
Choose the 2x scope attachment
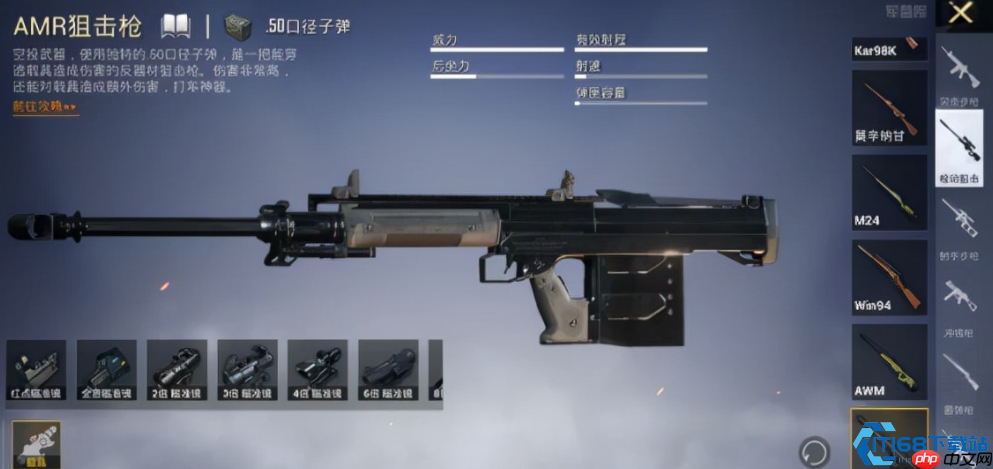click(x=177, y=373)
